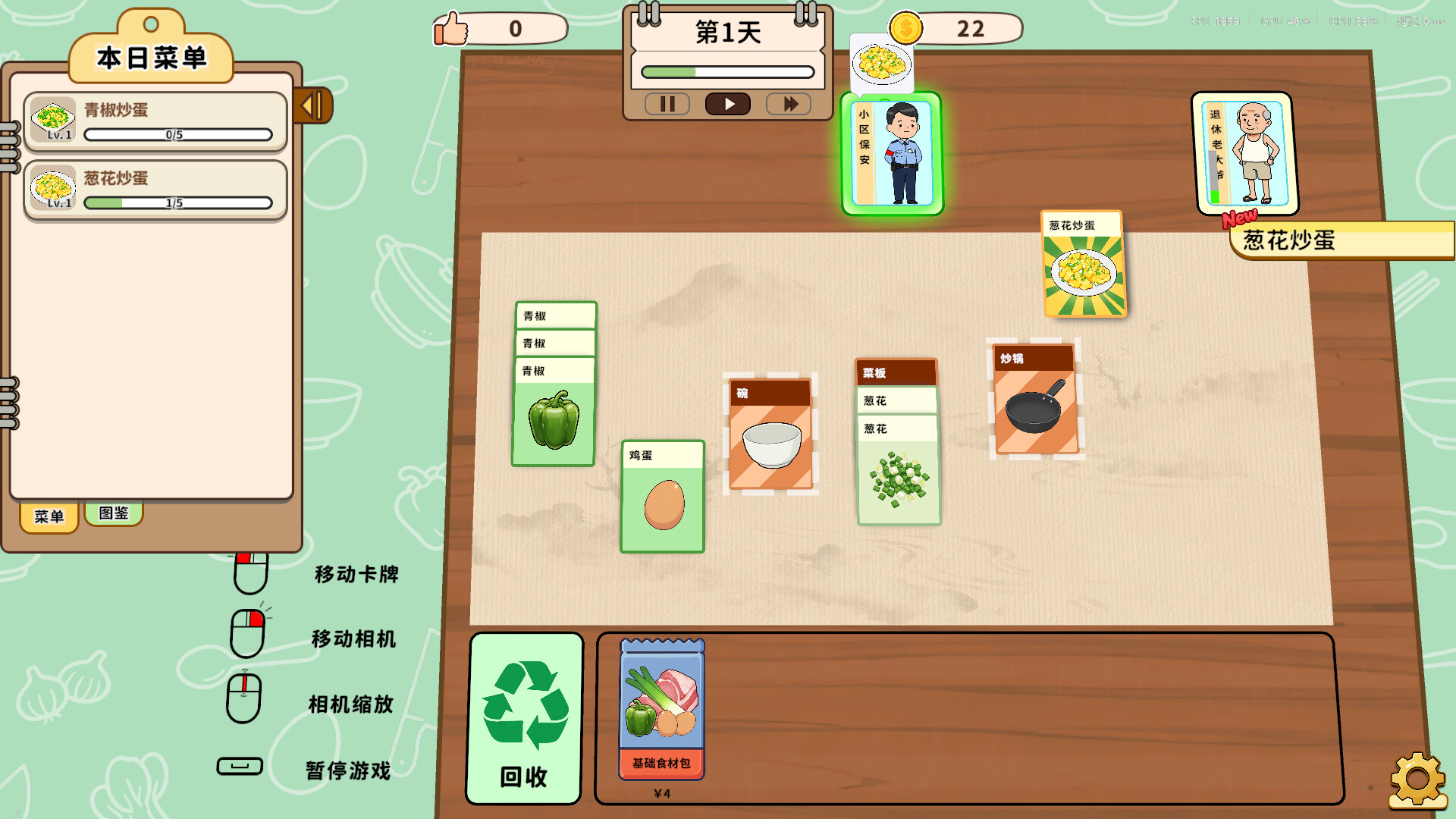Enable fast-forward speed
1456x819 pixels.
[789, 104]
